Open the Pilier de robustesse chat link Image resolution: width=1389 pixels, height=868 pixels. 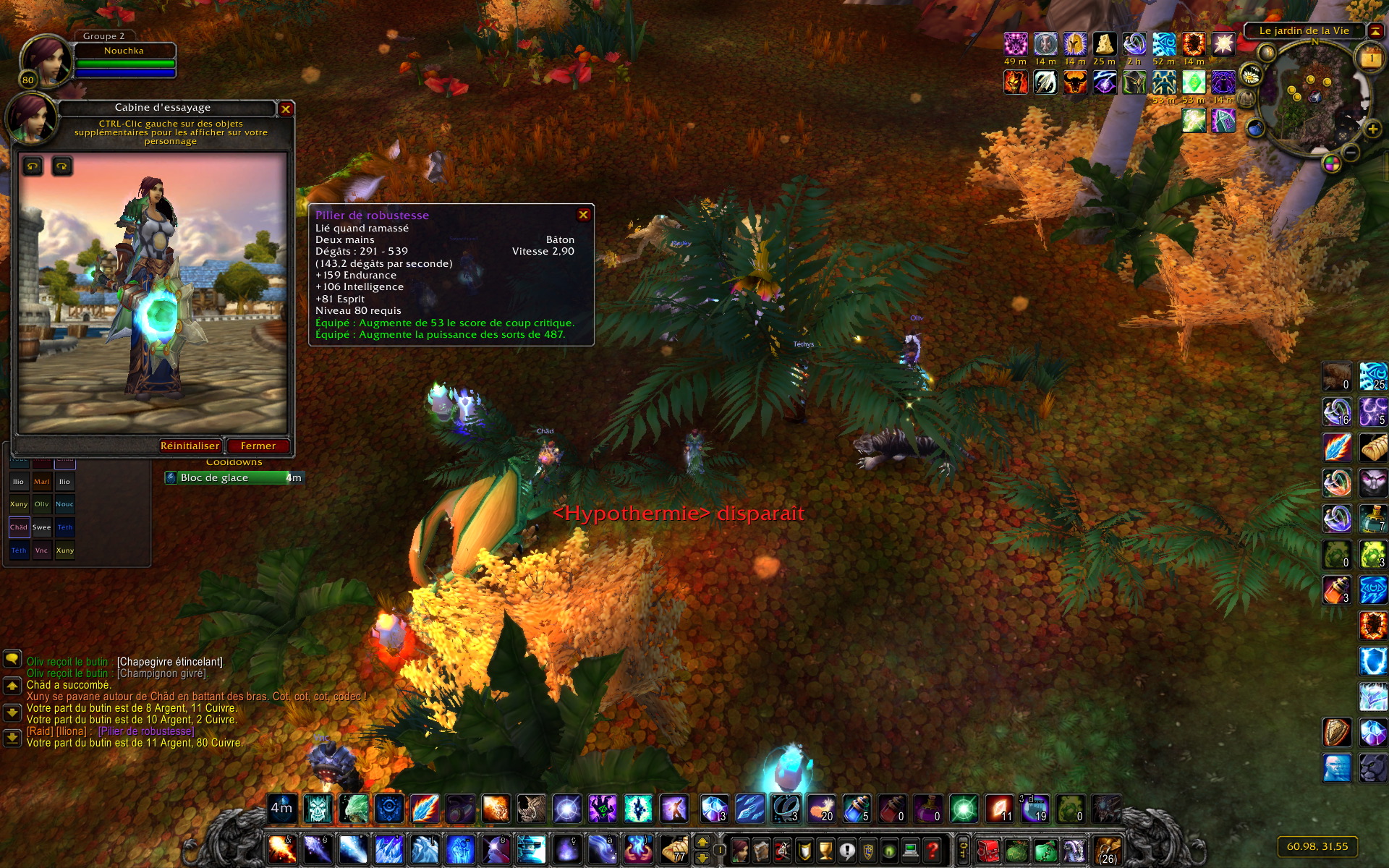point(146,731)
